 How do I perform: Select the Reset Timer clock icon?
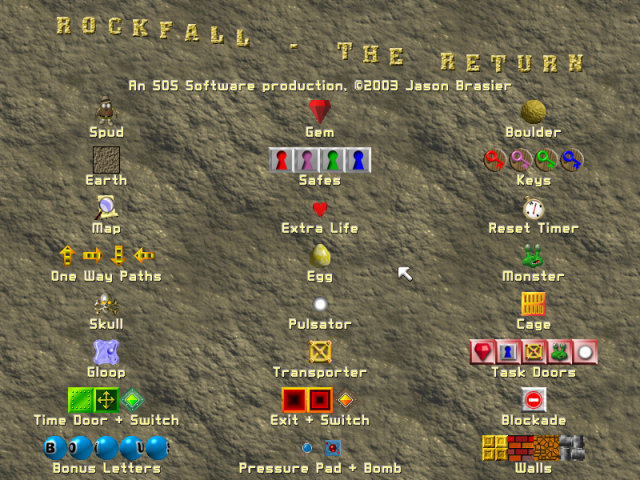click(x=533, y=208)
